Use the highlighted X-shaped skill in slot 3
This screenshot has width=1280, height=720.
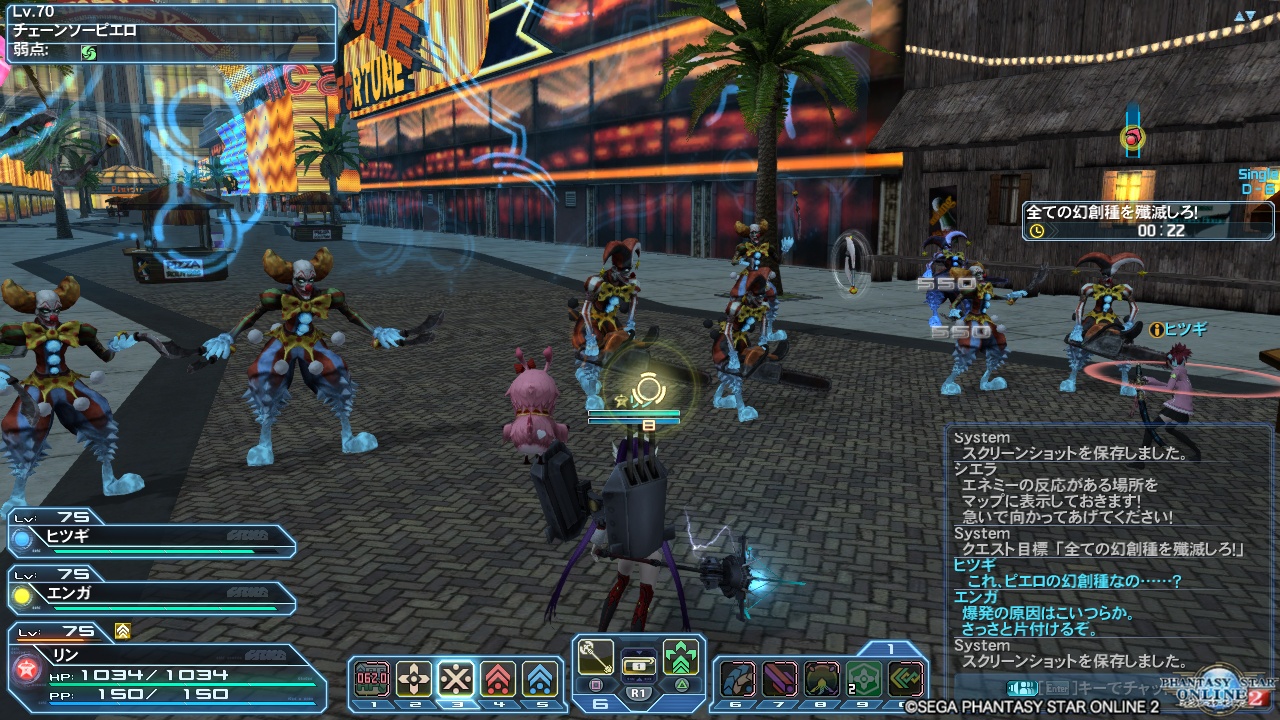coord(456,679)
